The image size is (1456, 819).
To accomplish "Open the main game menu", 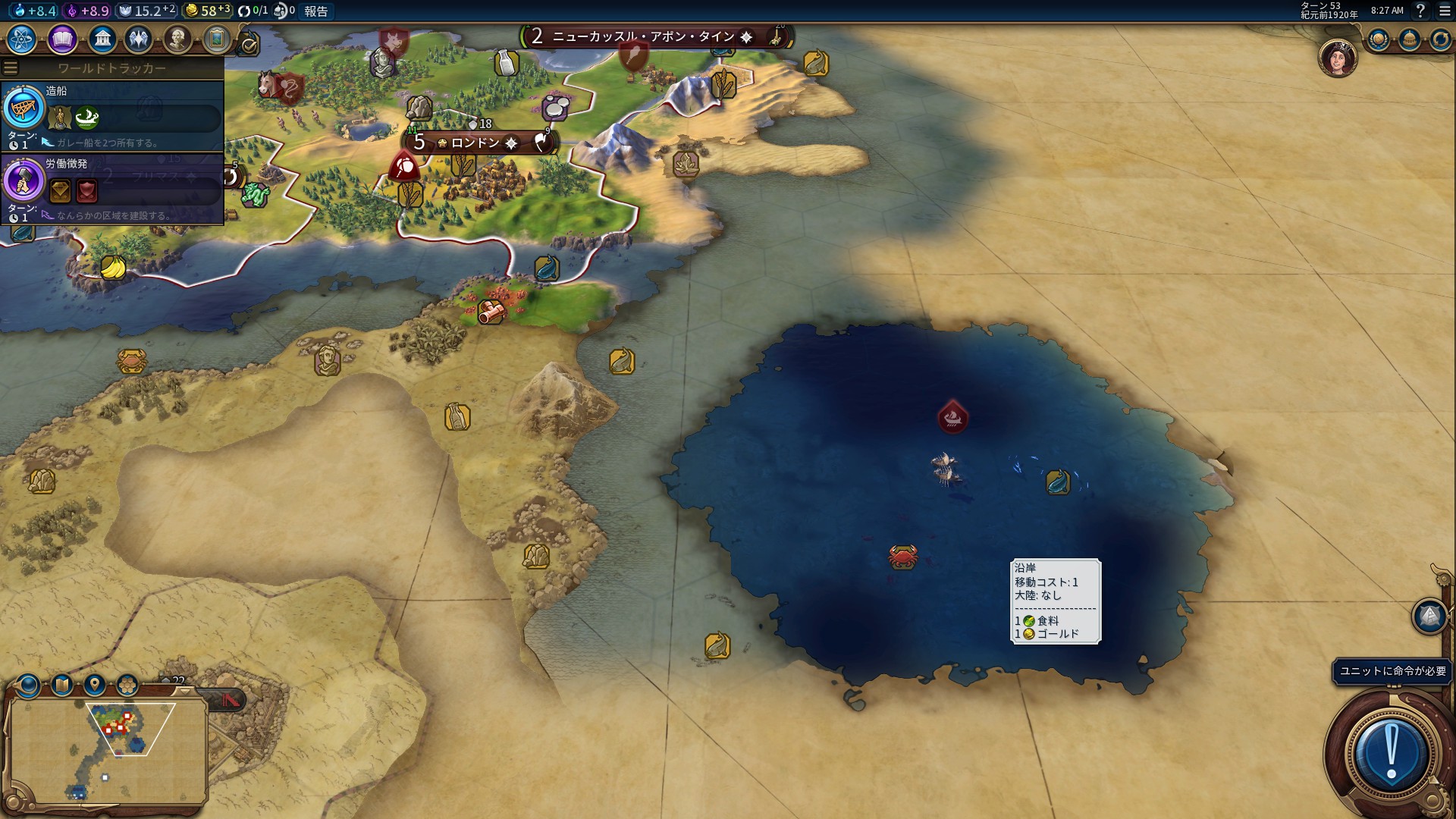I will (1445, 11).
